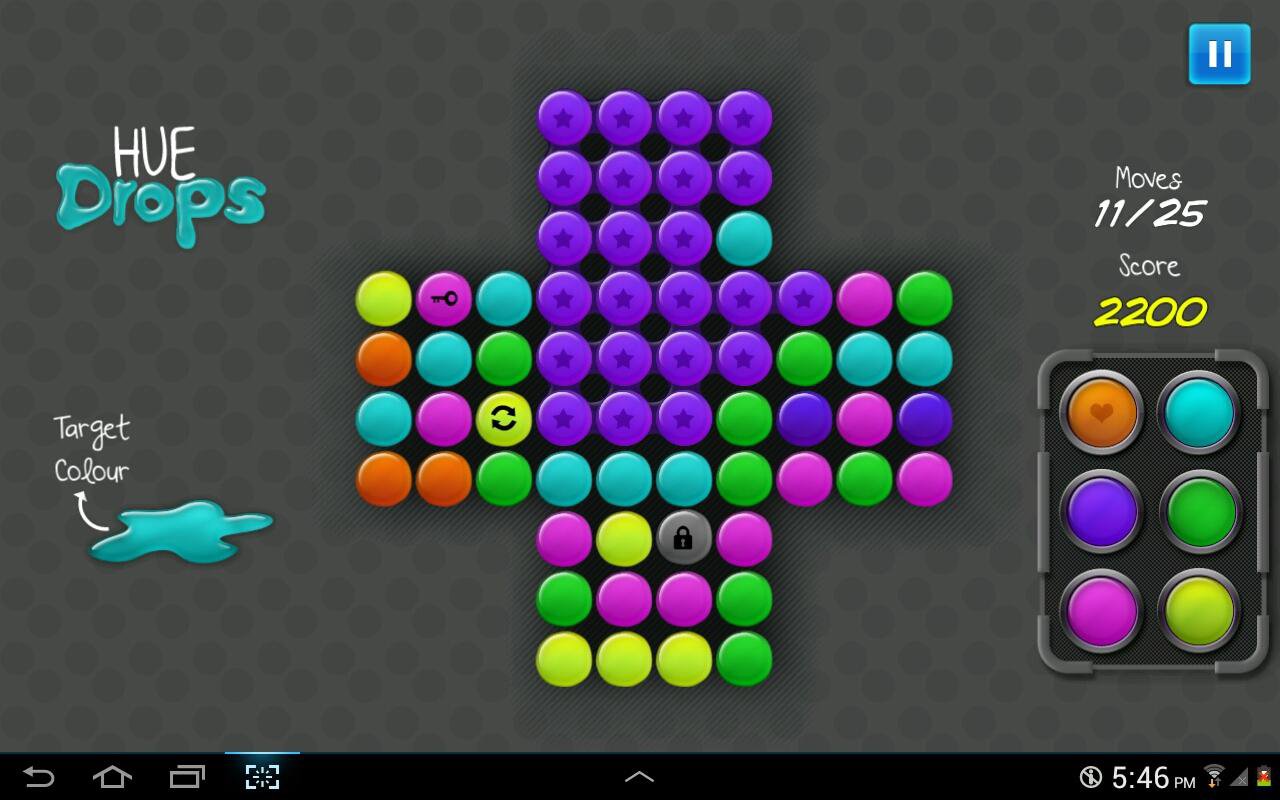Select the cyan colour button
Screen dimensions: 1280x800
[1199, 412]
